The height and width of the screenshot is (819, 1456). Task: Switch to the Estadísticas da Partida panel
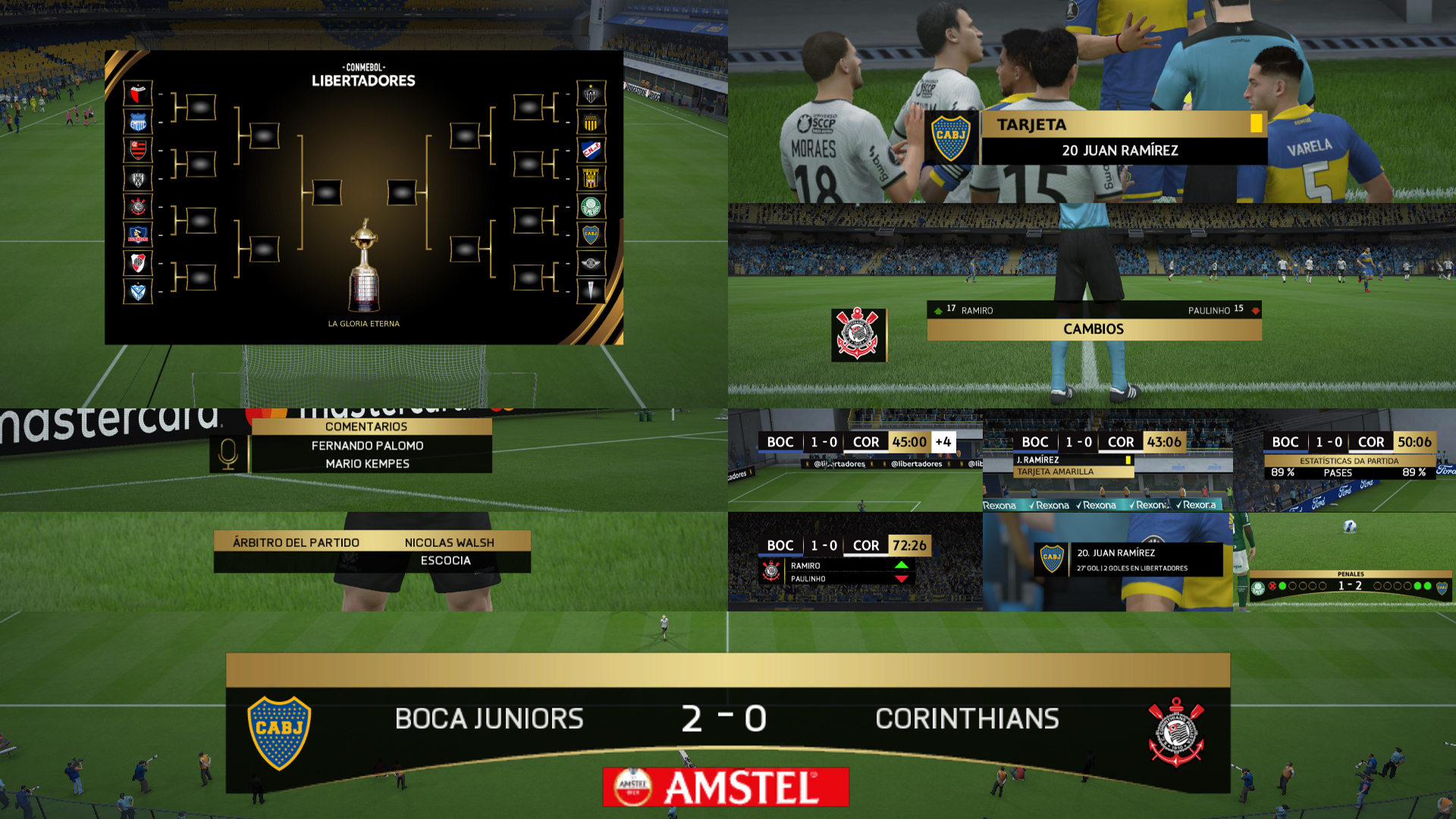1351,460
